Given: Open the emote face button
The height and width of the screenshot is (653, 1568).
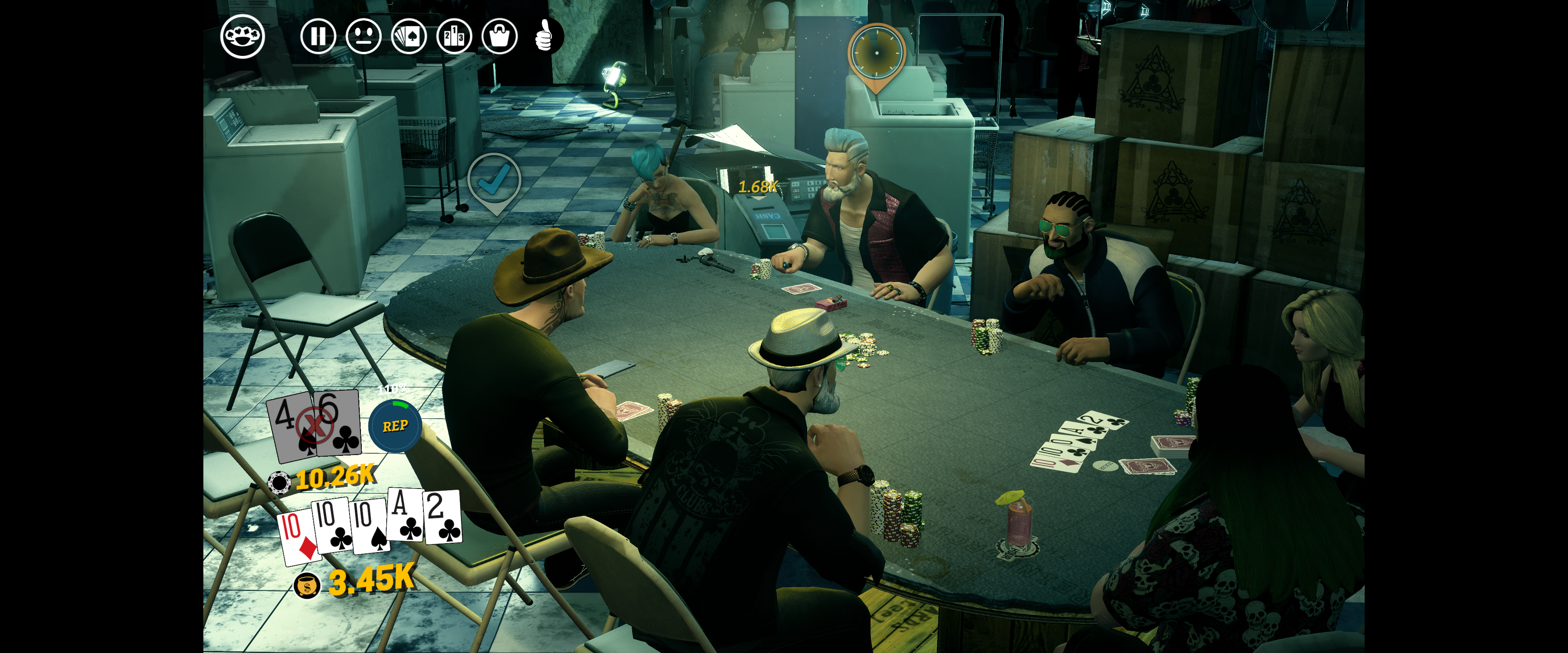Looking at the screenshot, I should (363, 36).
